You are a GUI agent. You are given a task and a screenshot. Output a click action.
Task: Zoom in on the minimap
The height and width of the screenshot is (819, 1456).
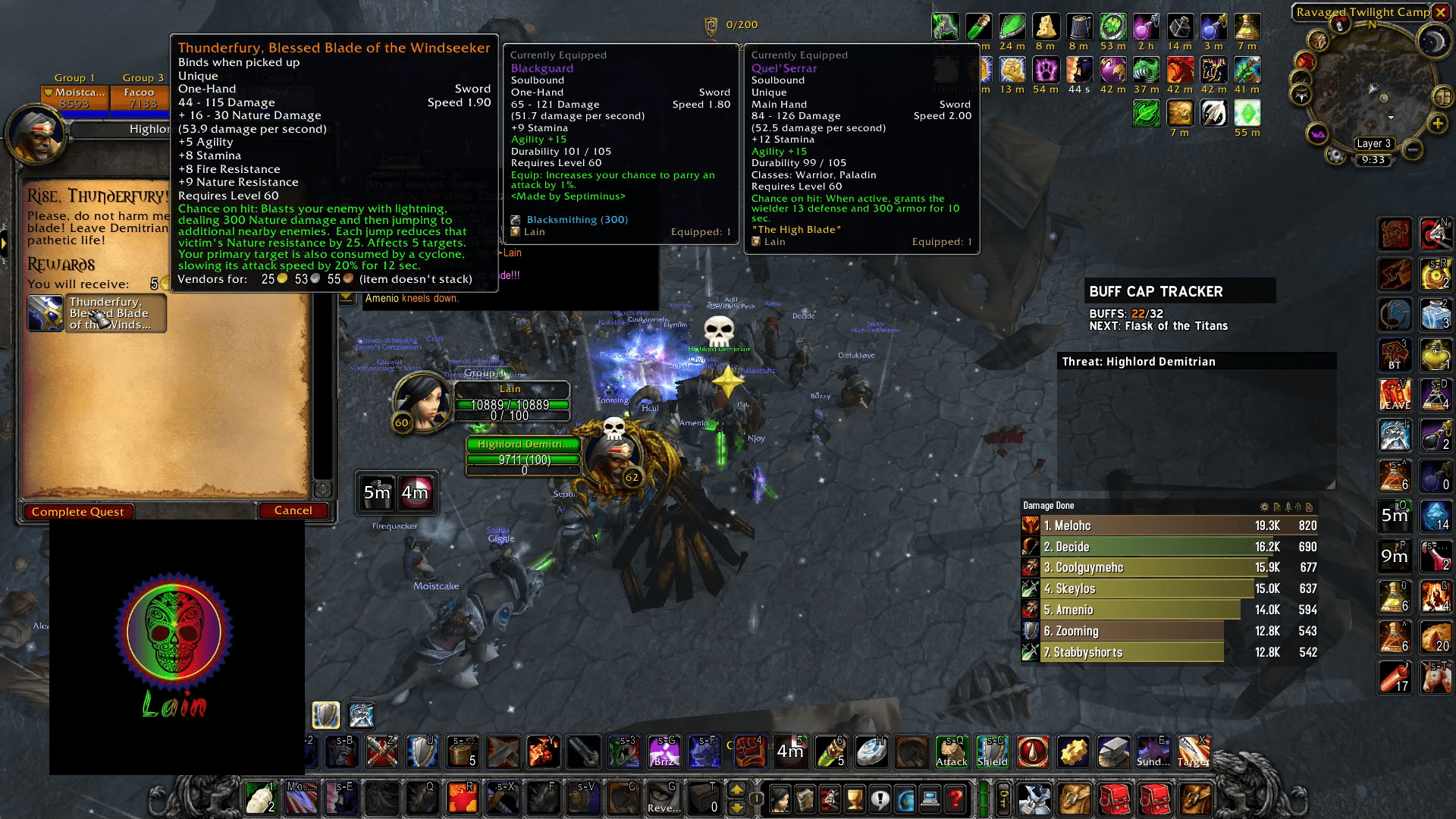coord(1437,124)
